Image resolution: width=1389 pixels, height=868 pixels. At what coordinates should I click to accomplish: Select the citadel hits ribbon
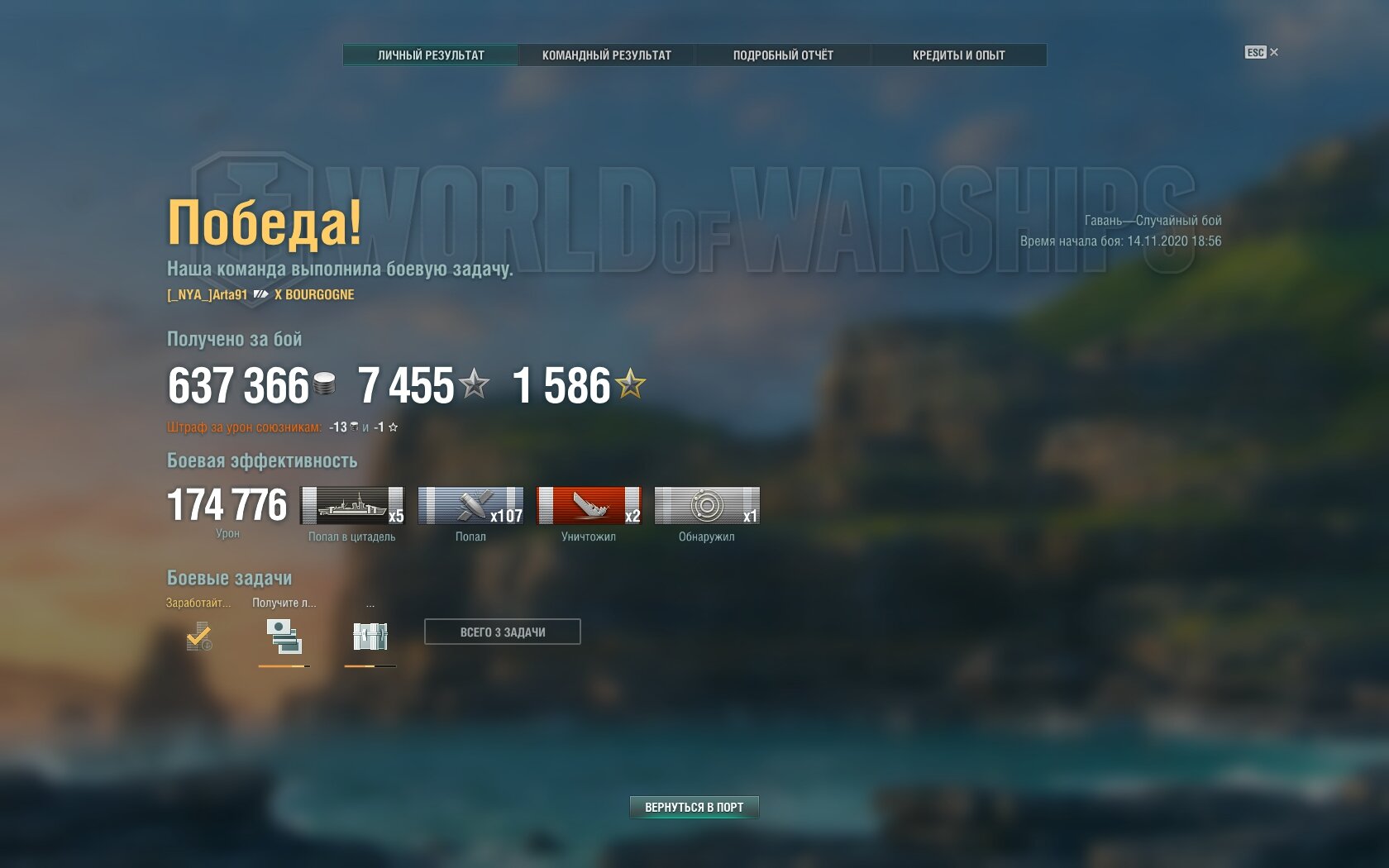pos(352,505)
